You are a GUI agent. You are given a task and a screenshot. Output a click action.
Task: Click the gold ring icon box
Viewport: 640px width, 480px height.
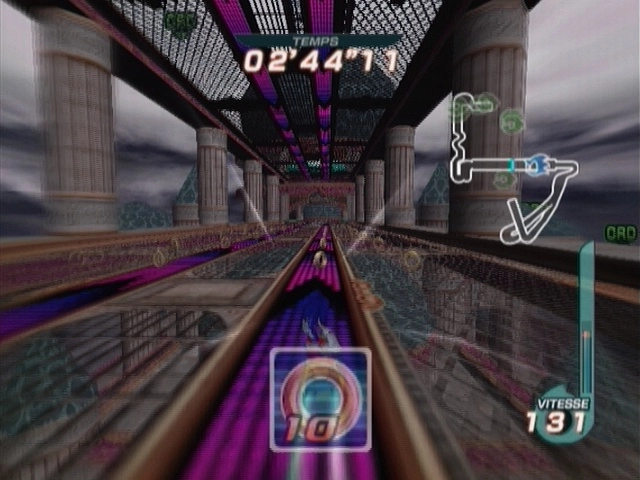click(320, 398)
